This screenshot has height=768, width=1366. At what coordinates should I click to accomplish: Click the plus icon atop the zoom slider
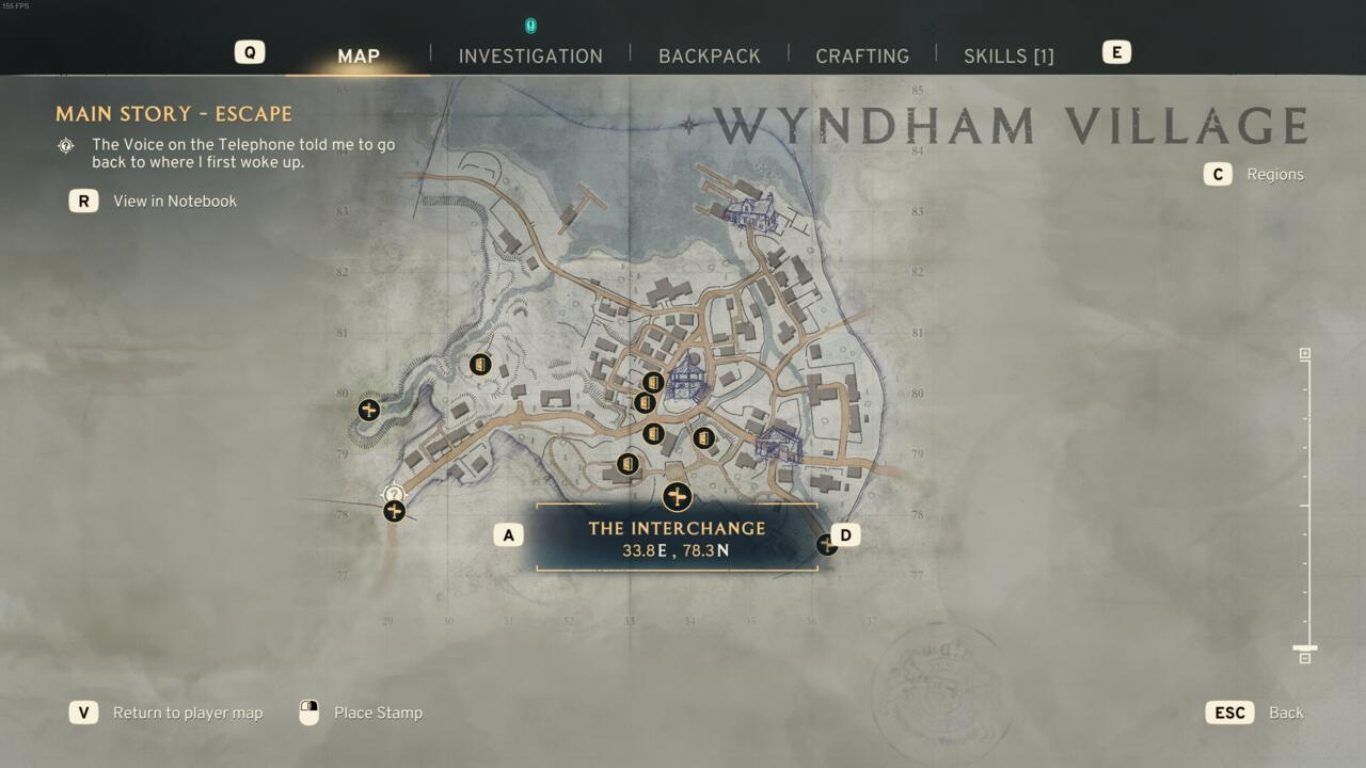click(1305, 354)
